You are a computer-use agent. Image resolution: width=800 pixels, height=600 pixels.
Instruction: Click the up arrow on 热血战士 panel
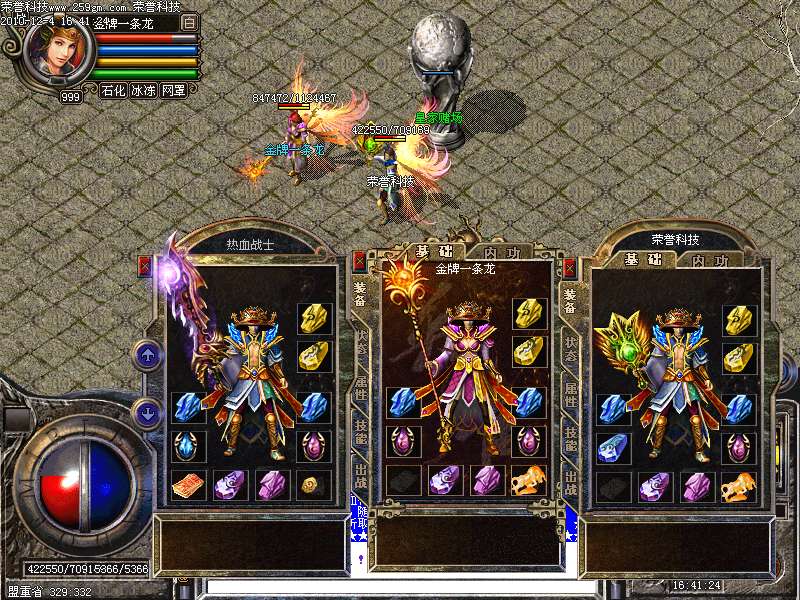click(147, 353)
